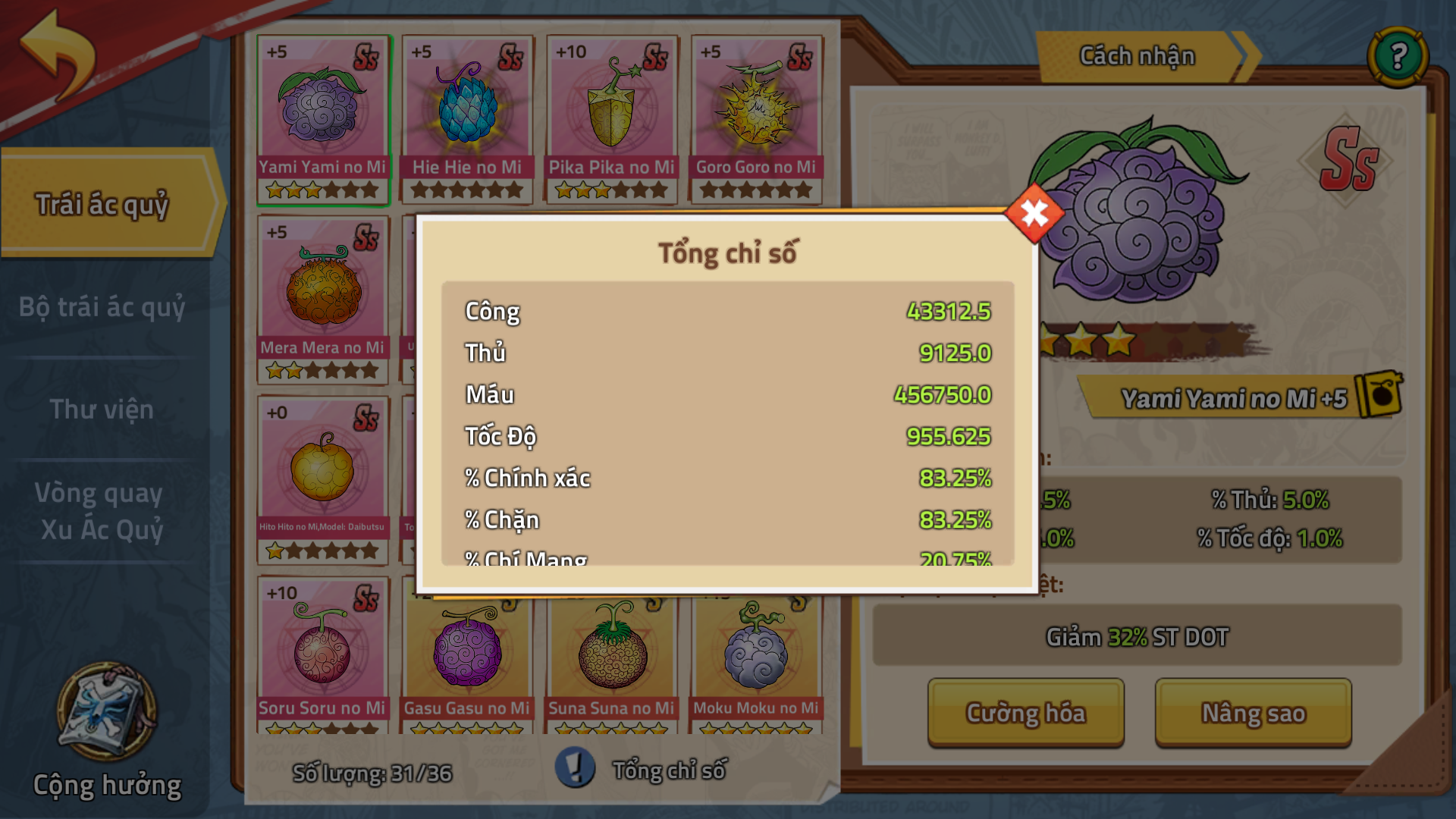The image size is (1456, 819).
Task: Close the Tổng chỉ số popup
Action: click(1034, 214)
